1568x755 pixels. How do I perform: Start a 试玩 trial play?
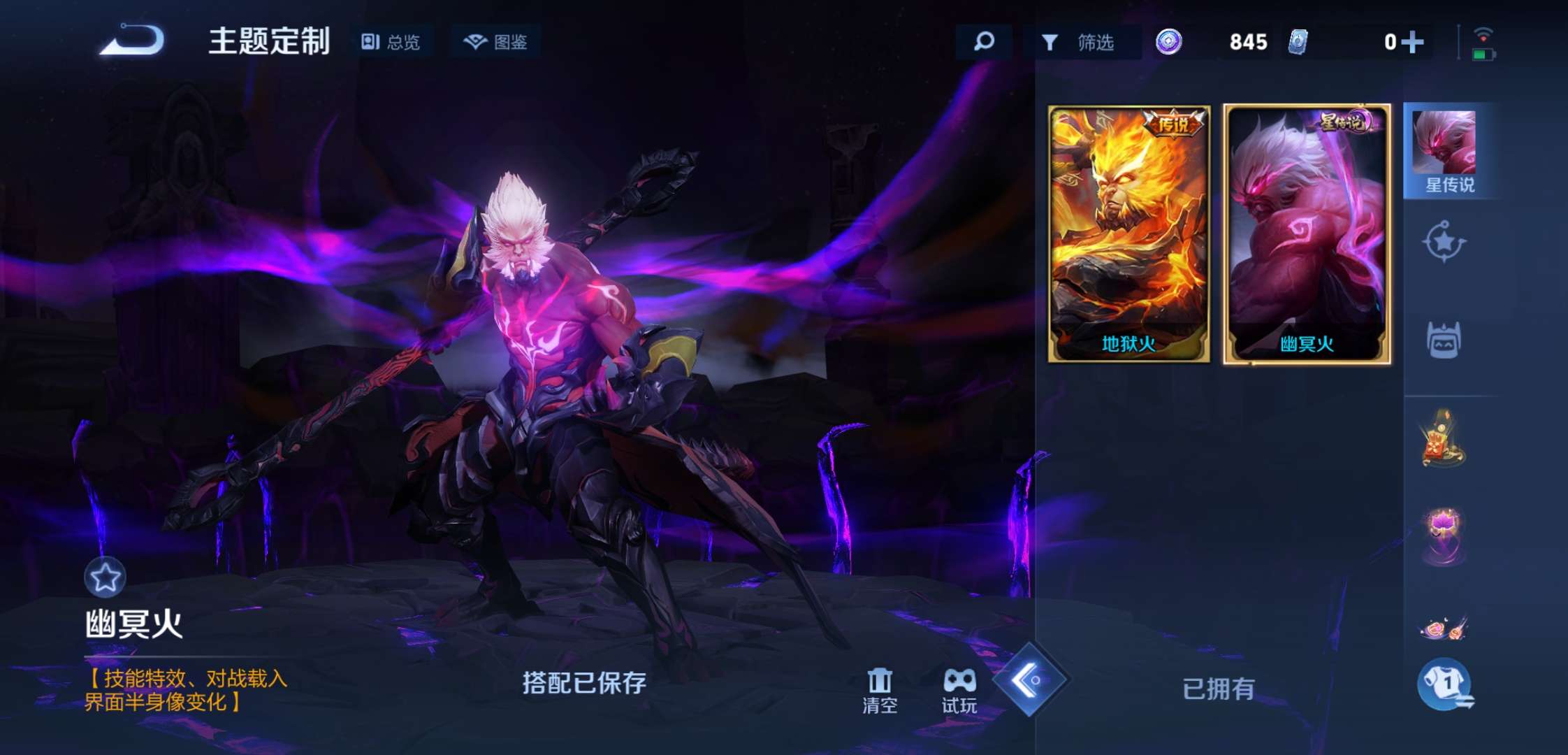(x=959, y=691)
